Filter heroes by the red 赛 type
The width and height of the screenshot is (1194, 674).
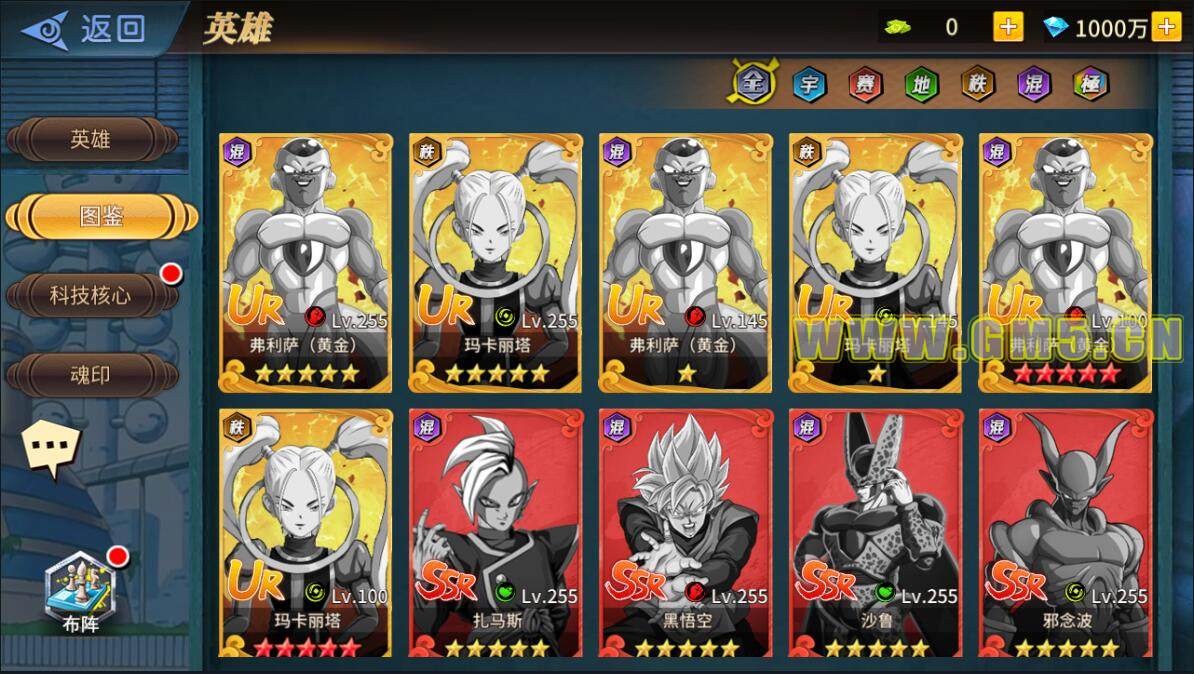pyautogui.click(x=865, y=84)
